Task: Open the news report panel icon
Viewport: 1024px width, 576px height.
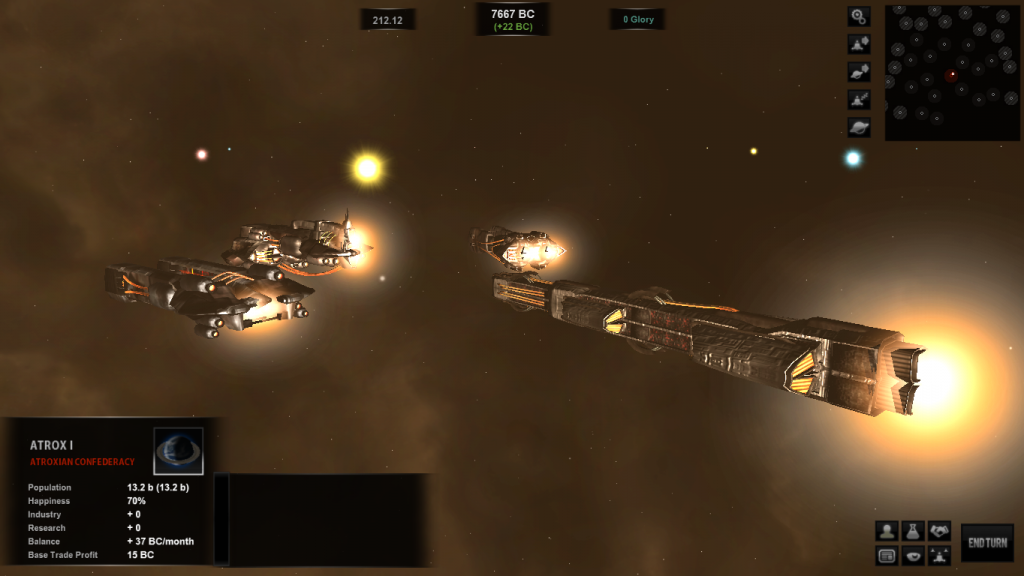Action: (x=886, y=555)
